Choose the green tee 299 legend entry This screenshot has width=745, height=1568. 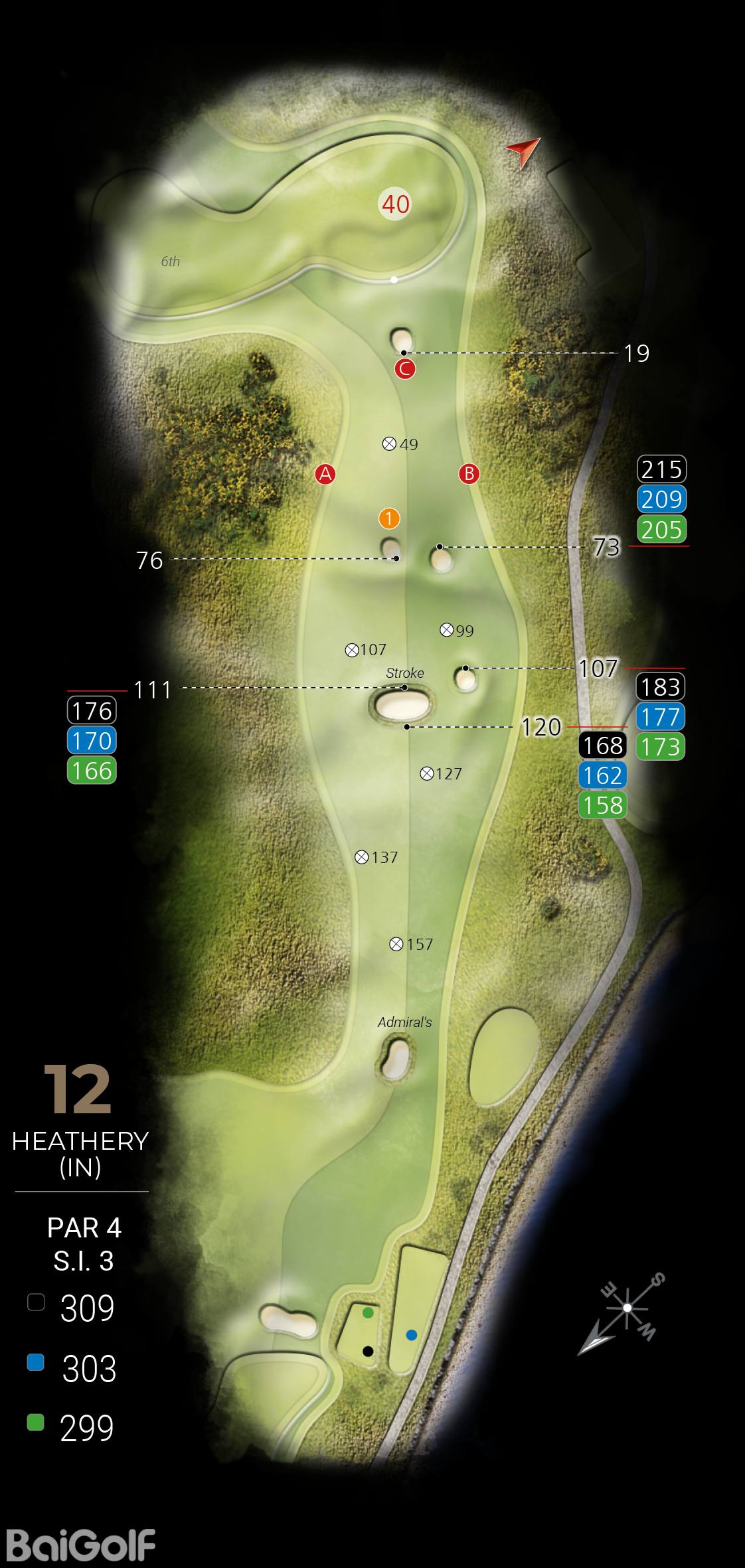click(72, 1427)
